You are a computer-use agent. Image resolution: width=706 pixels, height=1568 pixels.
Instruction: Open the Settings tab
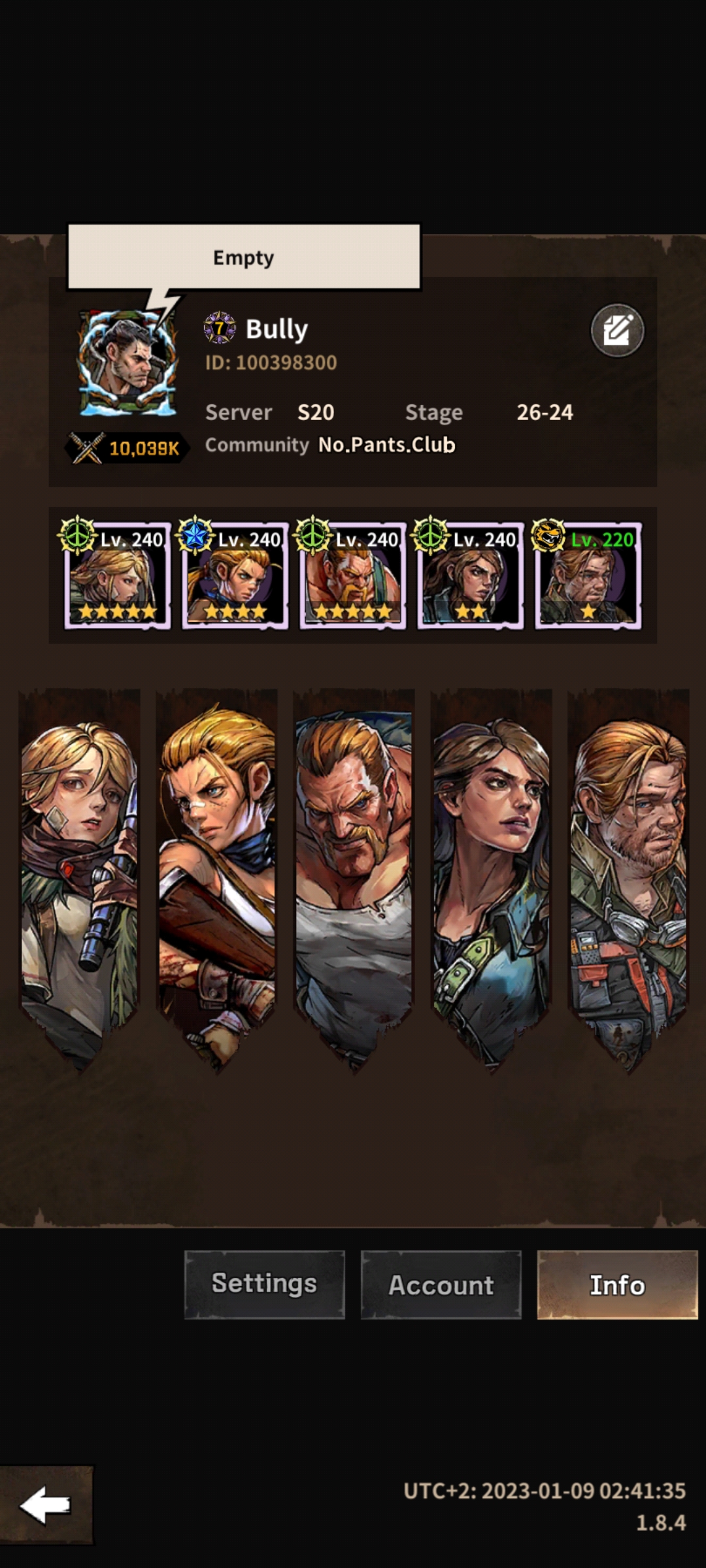(264, 1284)
